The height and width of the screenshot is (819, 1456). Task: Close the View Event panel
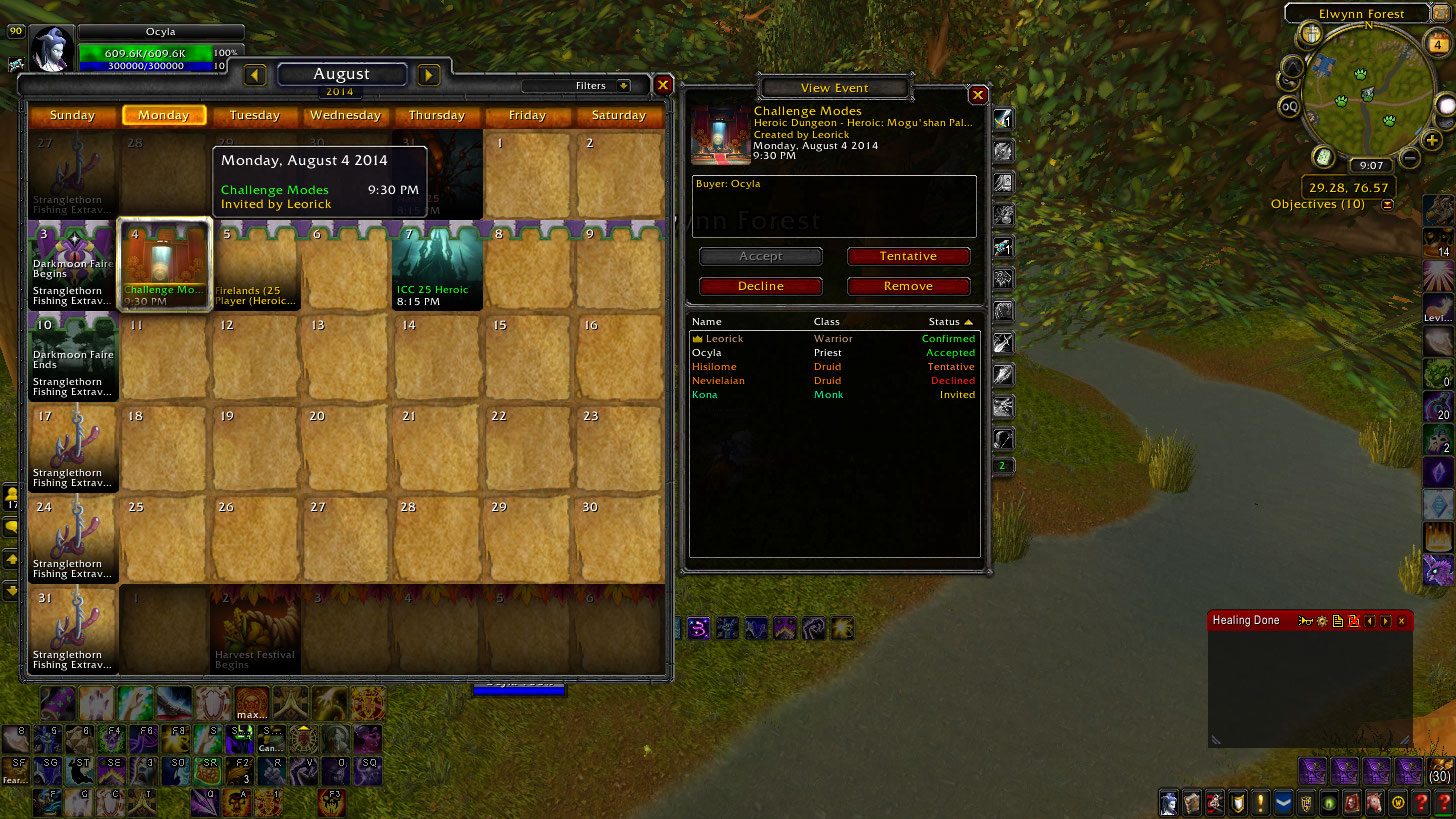click(x=978, y=95)
